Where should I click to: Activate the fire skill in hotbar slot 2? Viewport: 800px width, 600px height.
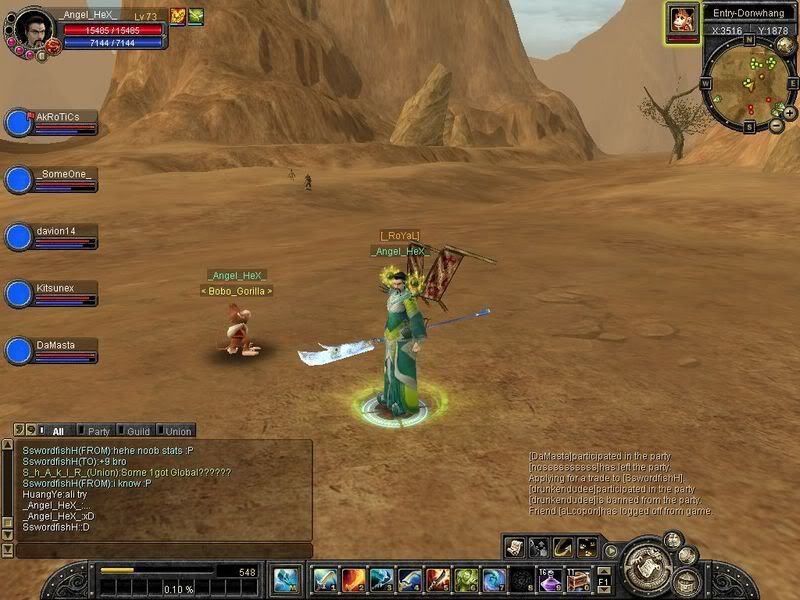(x=353, y=579)
